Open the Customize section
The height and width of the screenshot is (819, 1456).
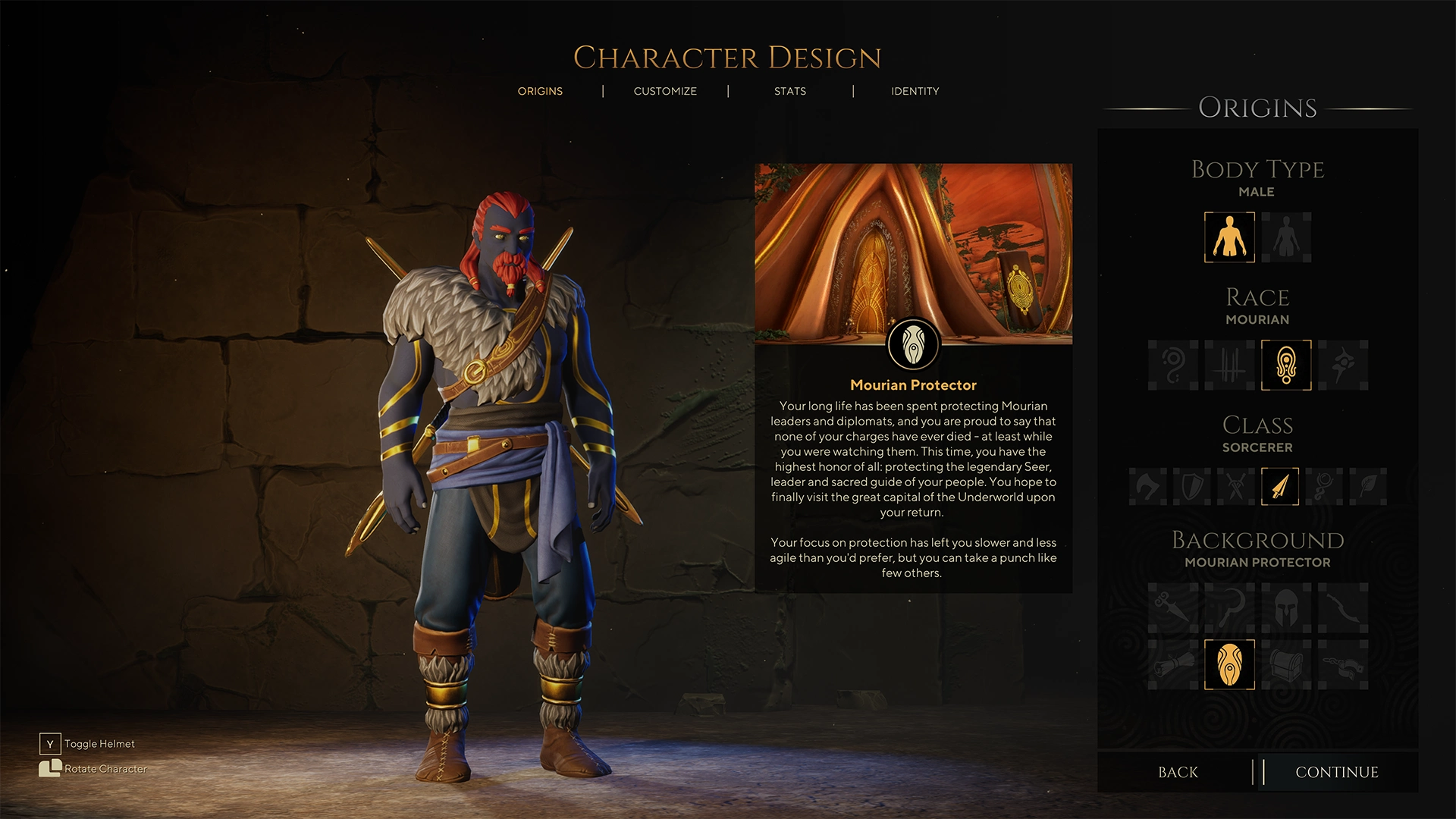664,91
